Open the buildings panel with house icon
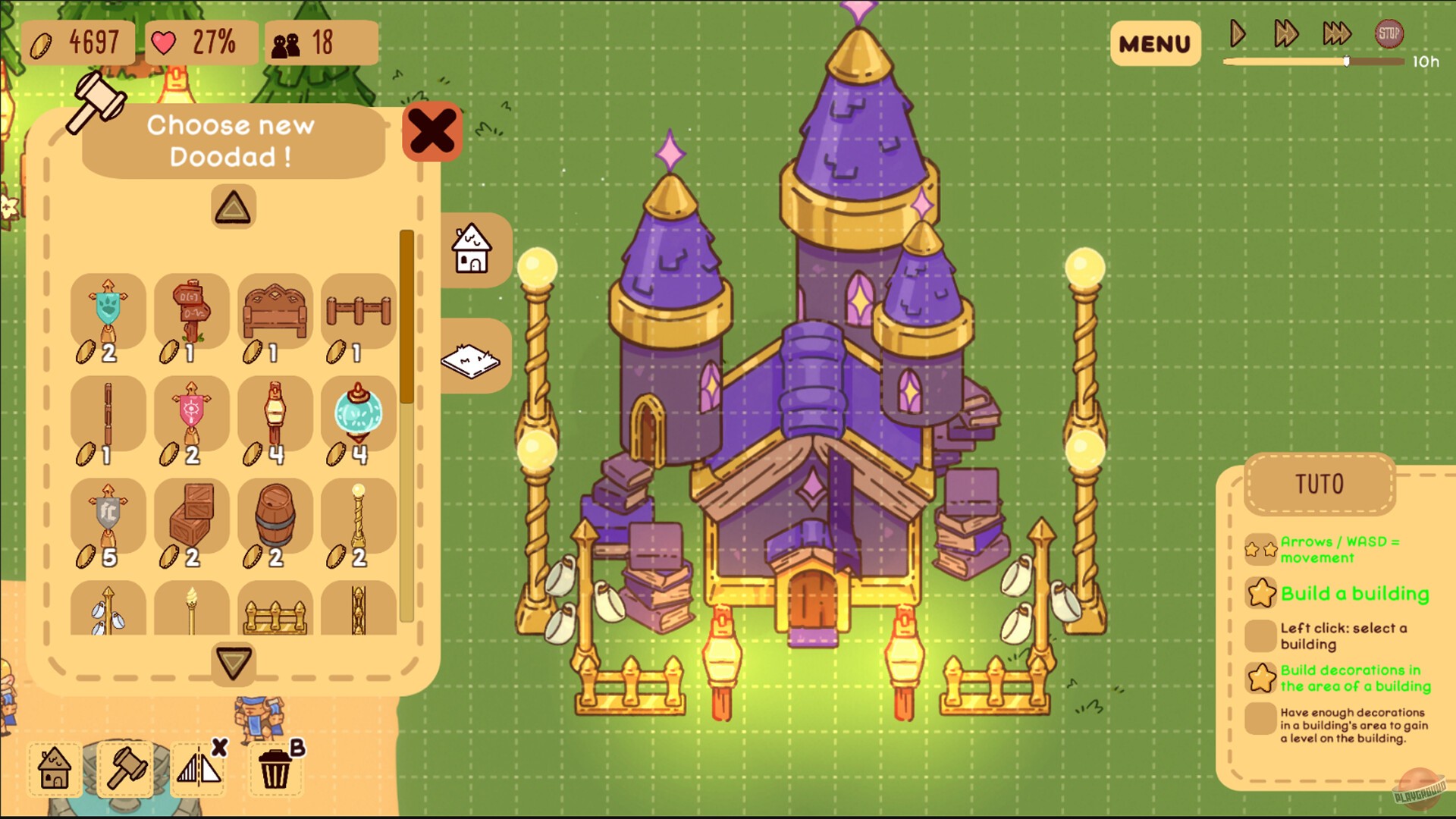1456x819 pixels. point(472,249)
